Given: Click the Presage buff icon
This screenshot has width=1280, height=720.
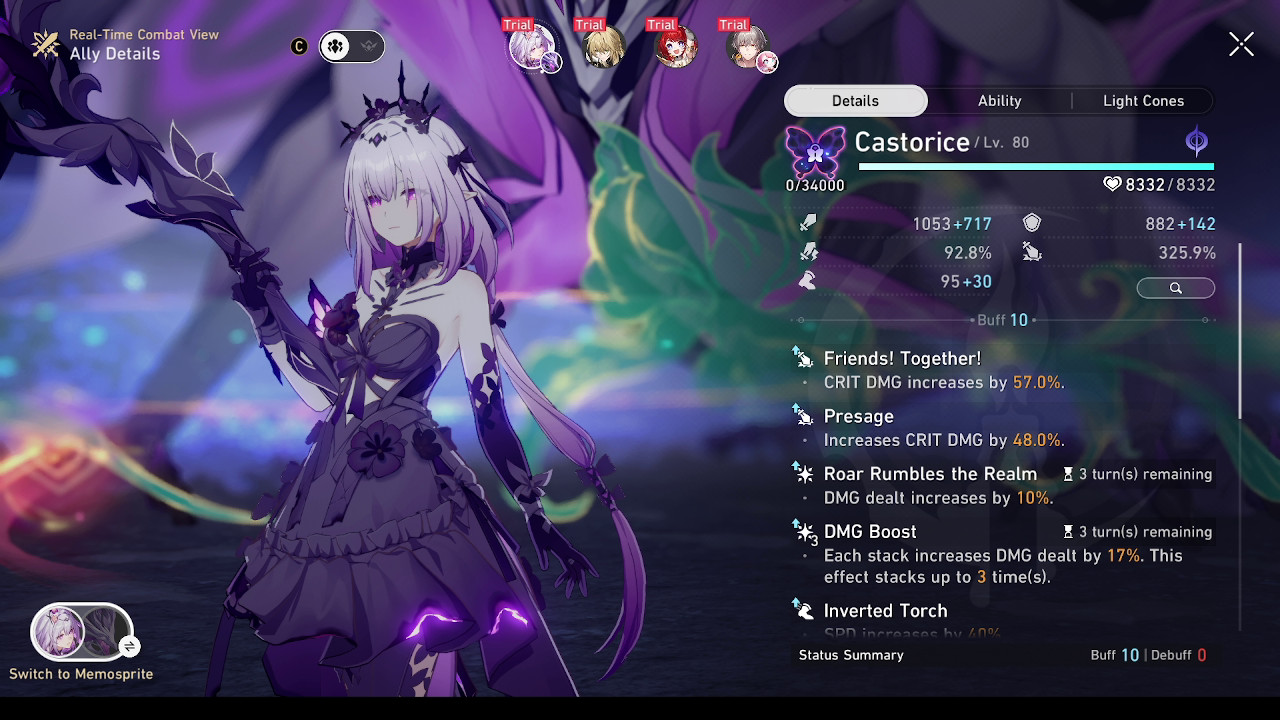Looking at the screenshot, I should [x=806, y=415].
